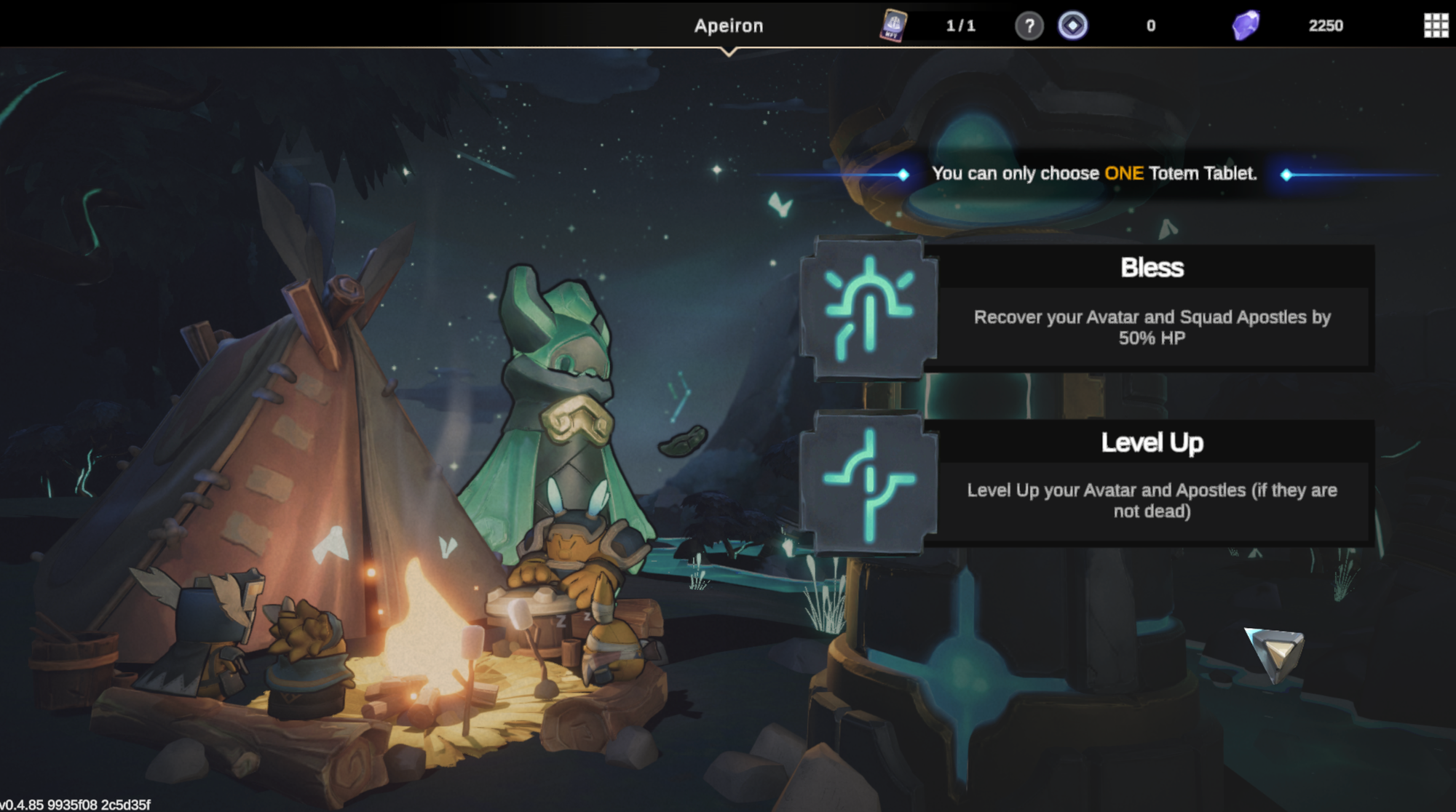Click the NFT card icon
This screenshot has width=1456, height=812.
[893, 25]
